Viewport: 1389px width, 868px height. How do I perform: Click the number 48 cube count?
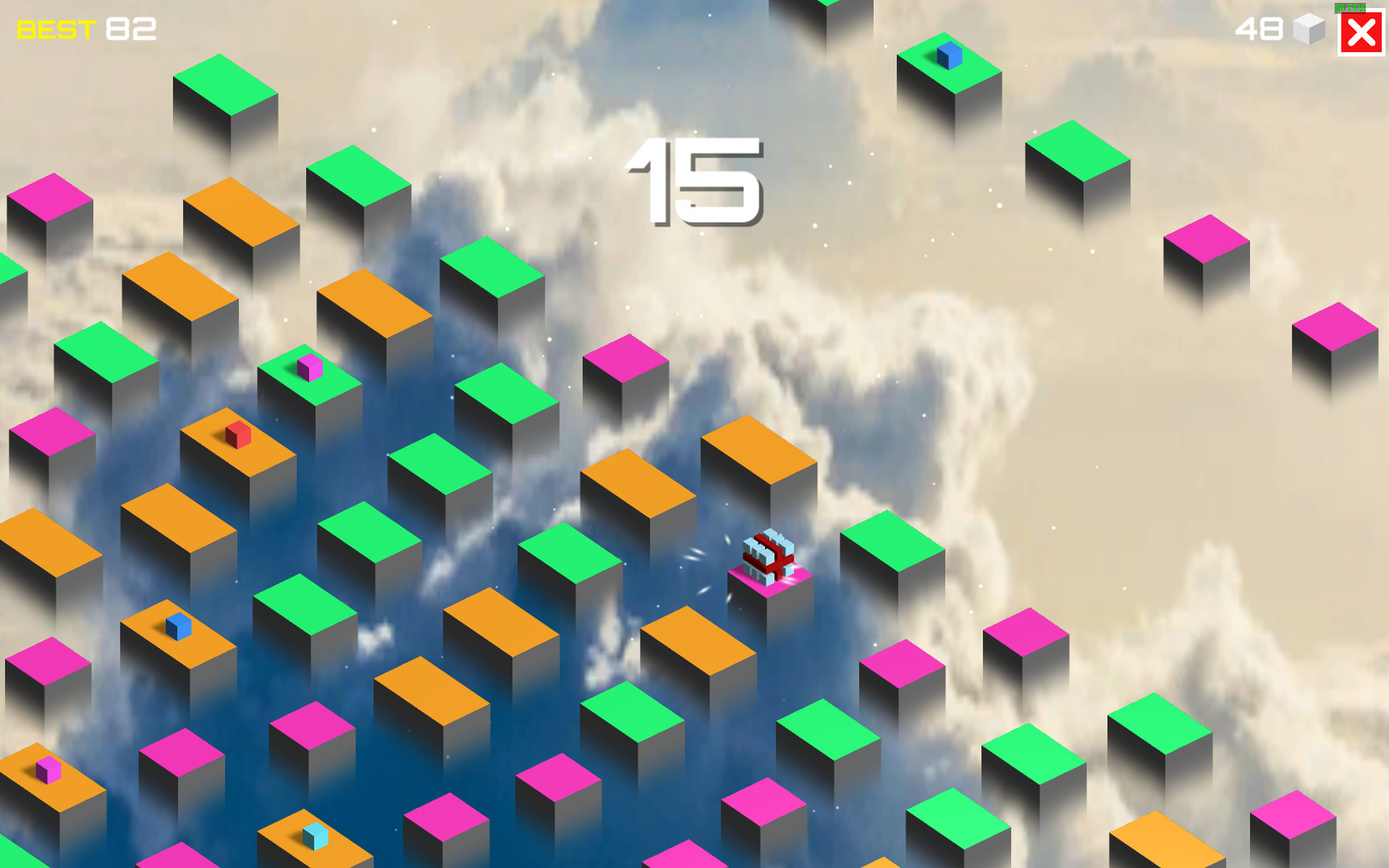pos(1258,31)
